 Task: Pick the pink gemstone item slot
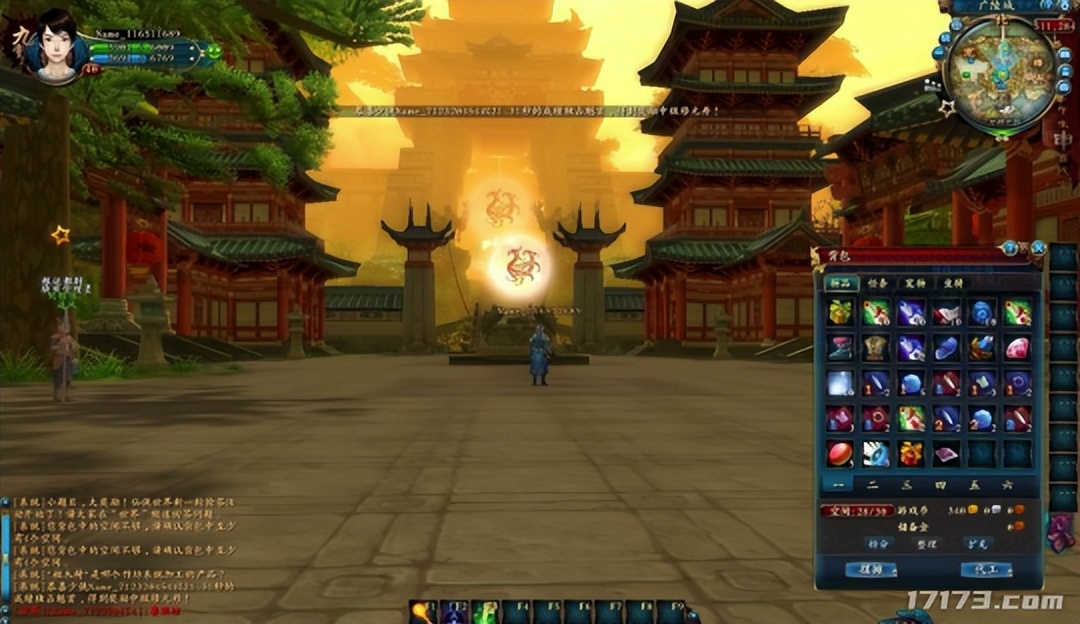pos(1017,348)
